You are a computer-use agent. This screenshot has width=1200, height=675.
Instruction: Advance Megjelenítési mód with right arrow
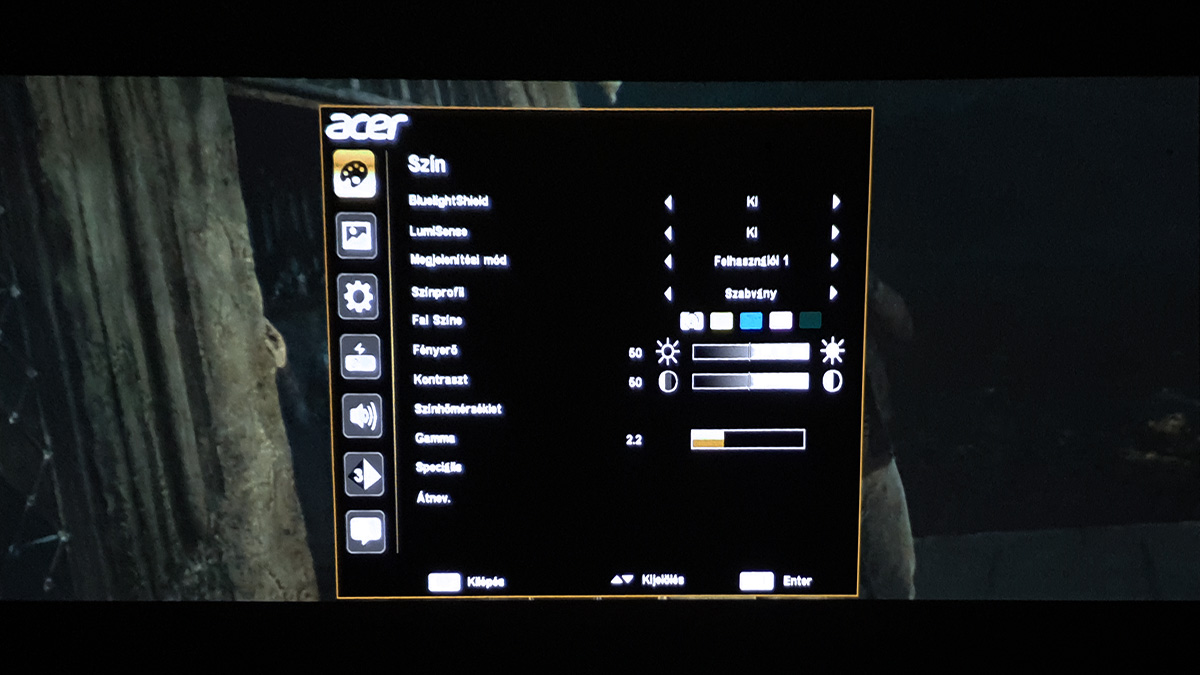point(834,261)
